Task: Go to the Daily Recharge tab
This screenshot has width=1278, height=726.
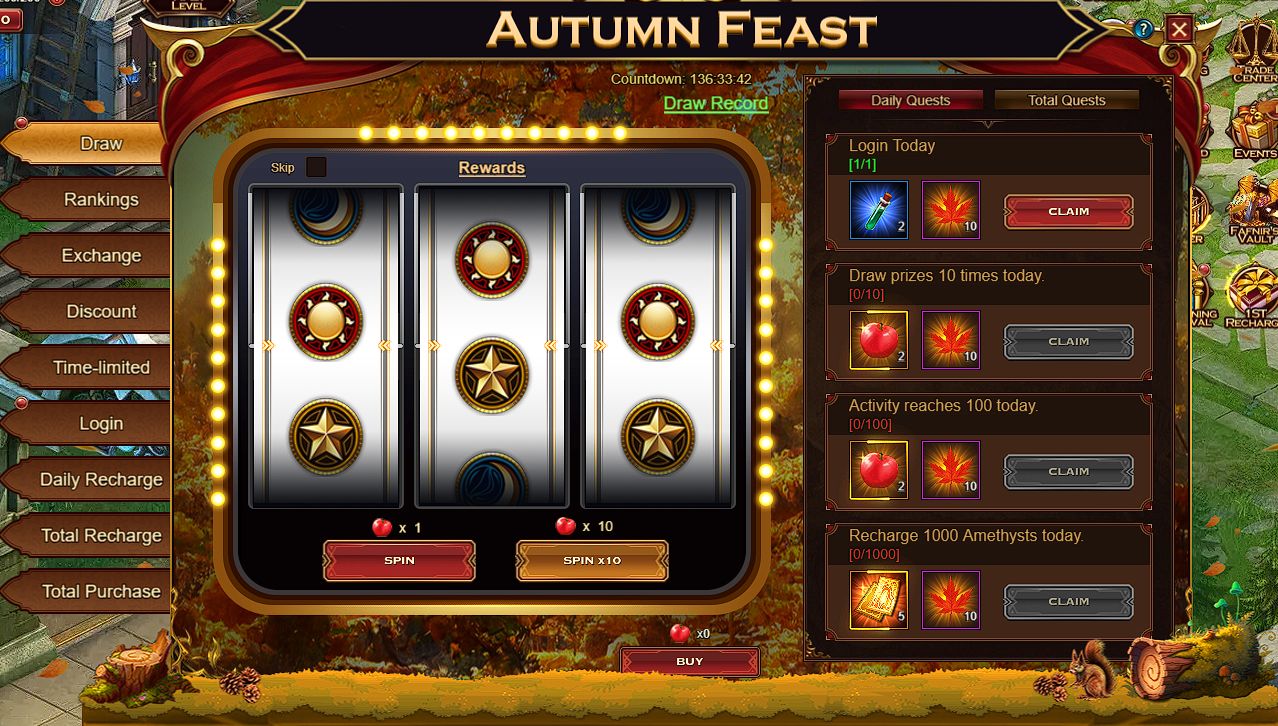Action: point(100,480)
